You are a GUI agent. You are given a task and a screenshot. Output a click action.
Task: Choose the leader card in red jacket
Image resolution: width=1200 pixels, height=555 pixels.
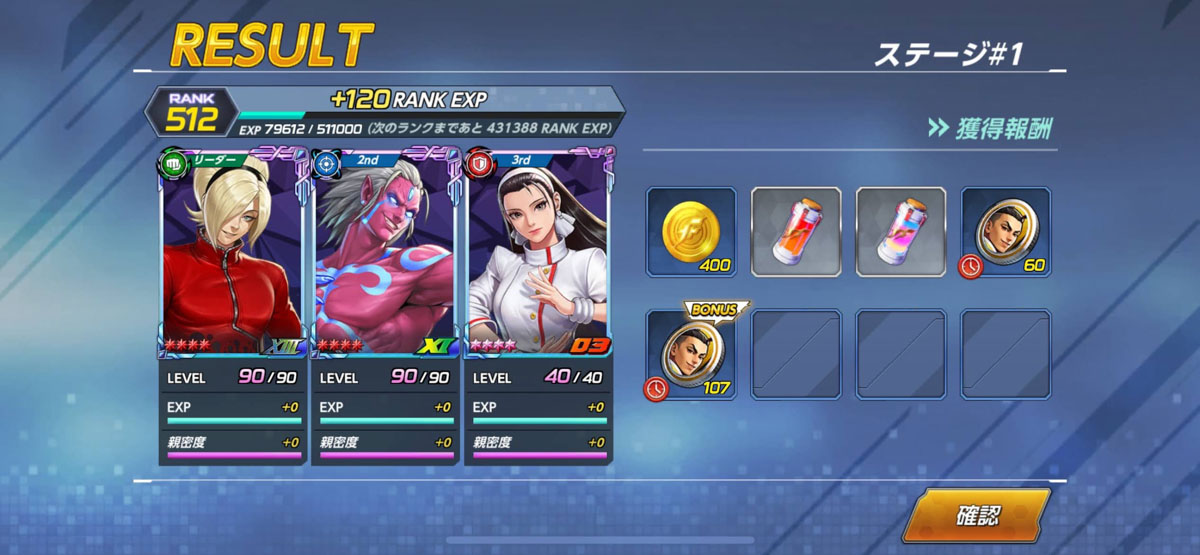click(232, 255)
